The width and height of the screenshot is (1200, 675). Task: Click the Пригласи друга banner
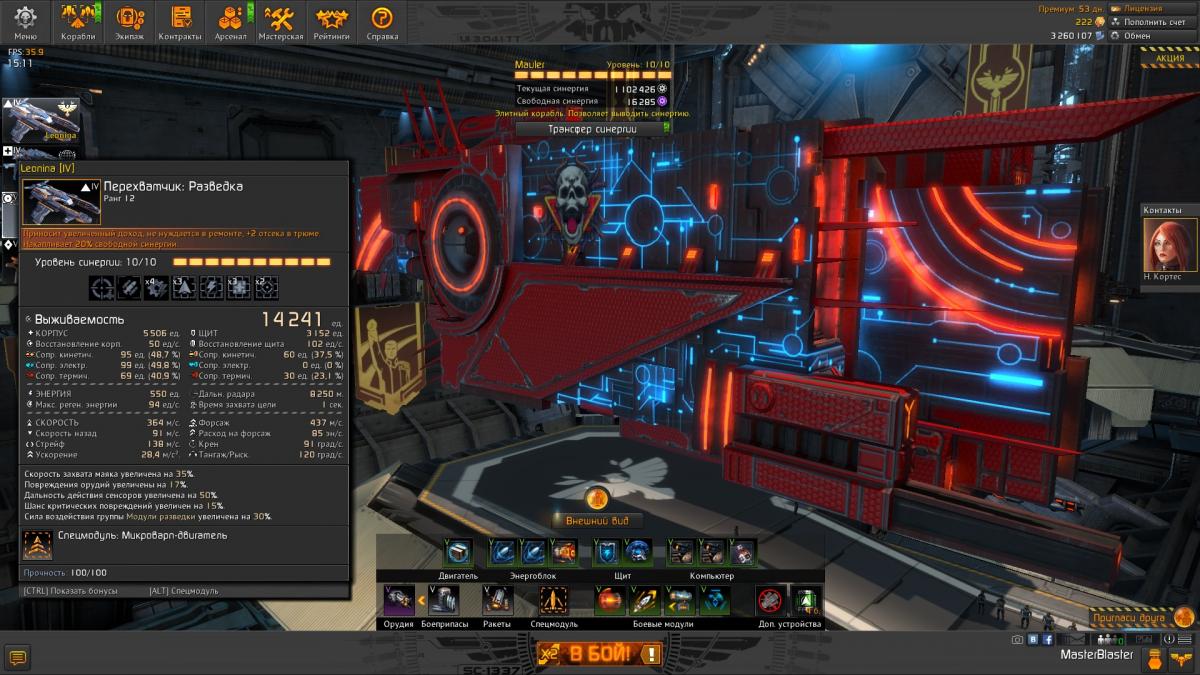pos(1138,618)
